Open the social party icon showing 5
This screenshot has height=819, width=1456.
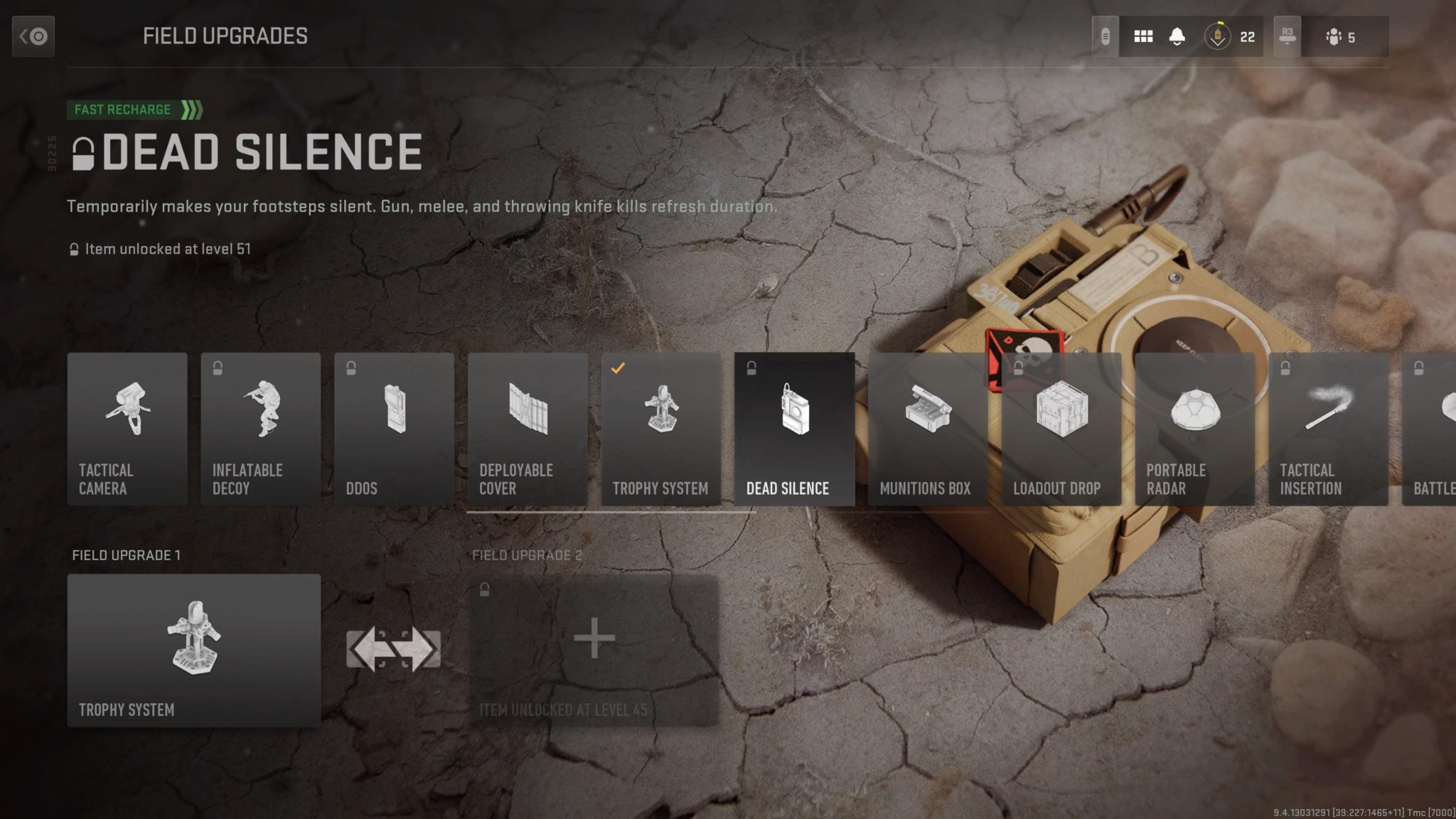[x=1340, y=37]
